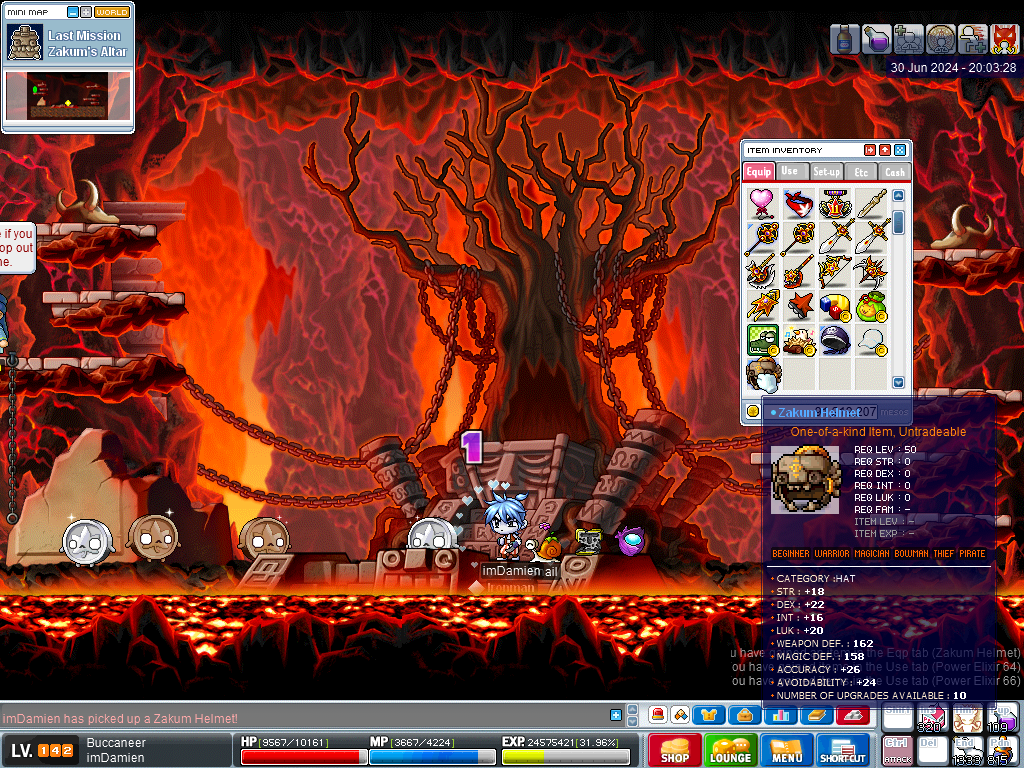
Task: Switch to the Set-up inventory tab
Action: pyautogui.click(x=826, y=172)
